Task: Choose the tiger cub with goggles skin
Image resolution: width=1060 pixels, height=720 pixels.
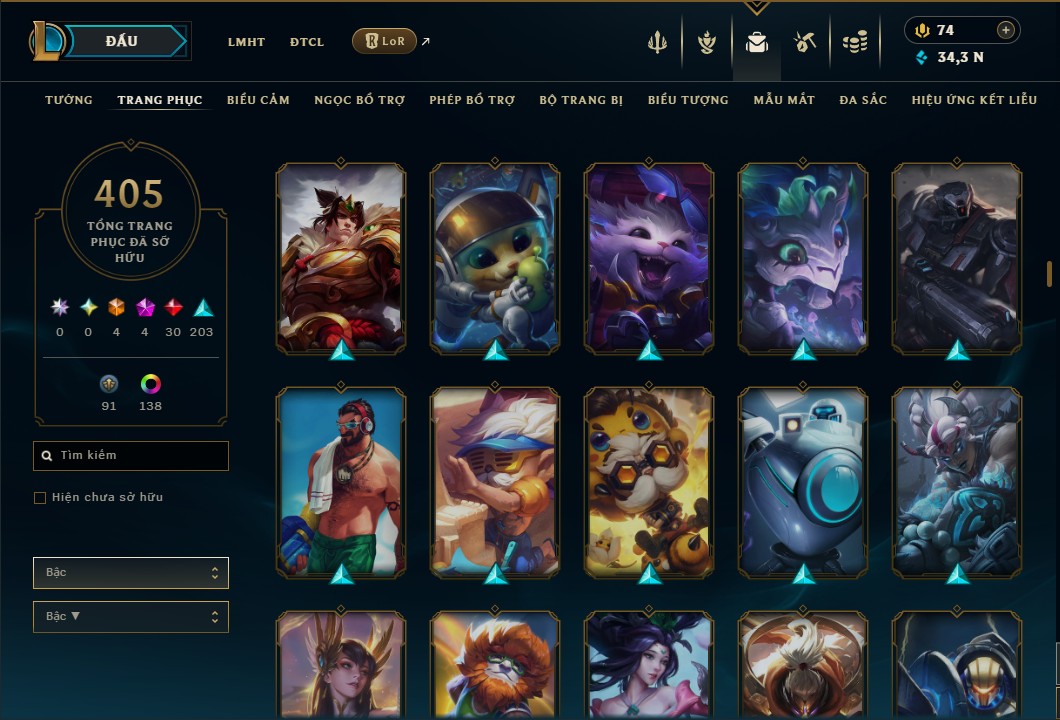Action: click(x=649, y=482)
